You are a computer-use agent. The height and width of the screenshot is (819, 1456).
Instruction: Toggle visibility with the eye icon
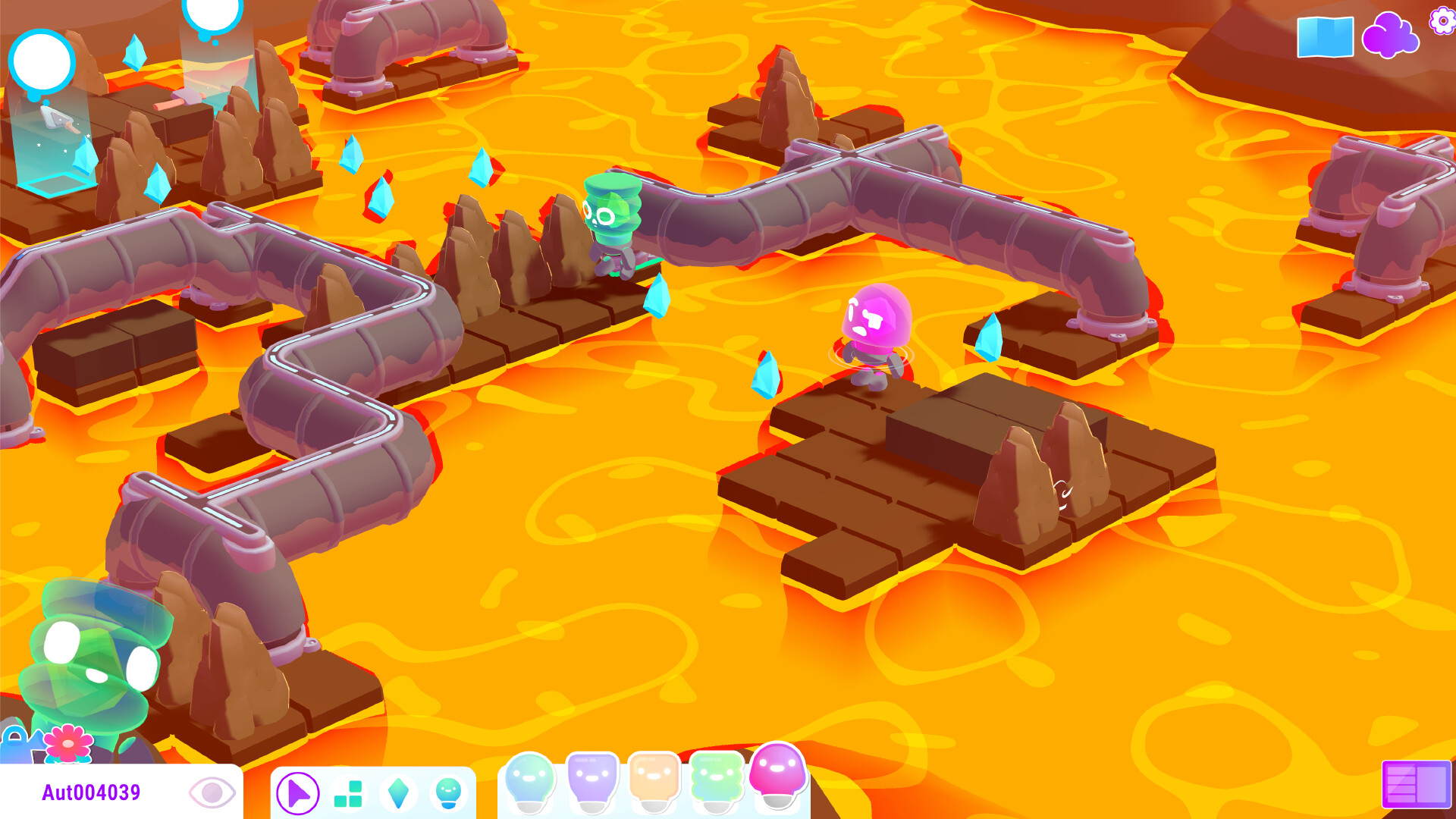tap(212, 791)
